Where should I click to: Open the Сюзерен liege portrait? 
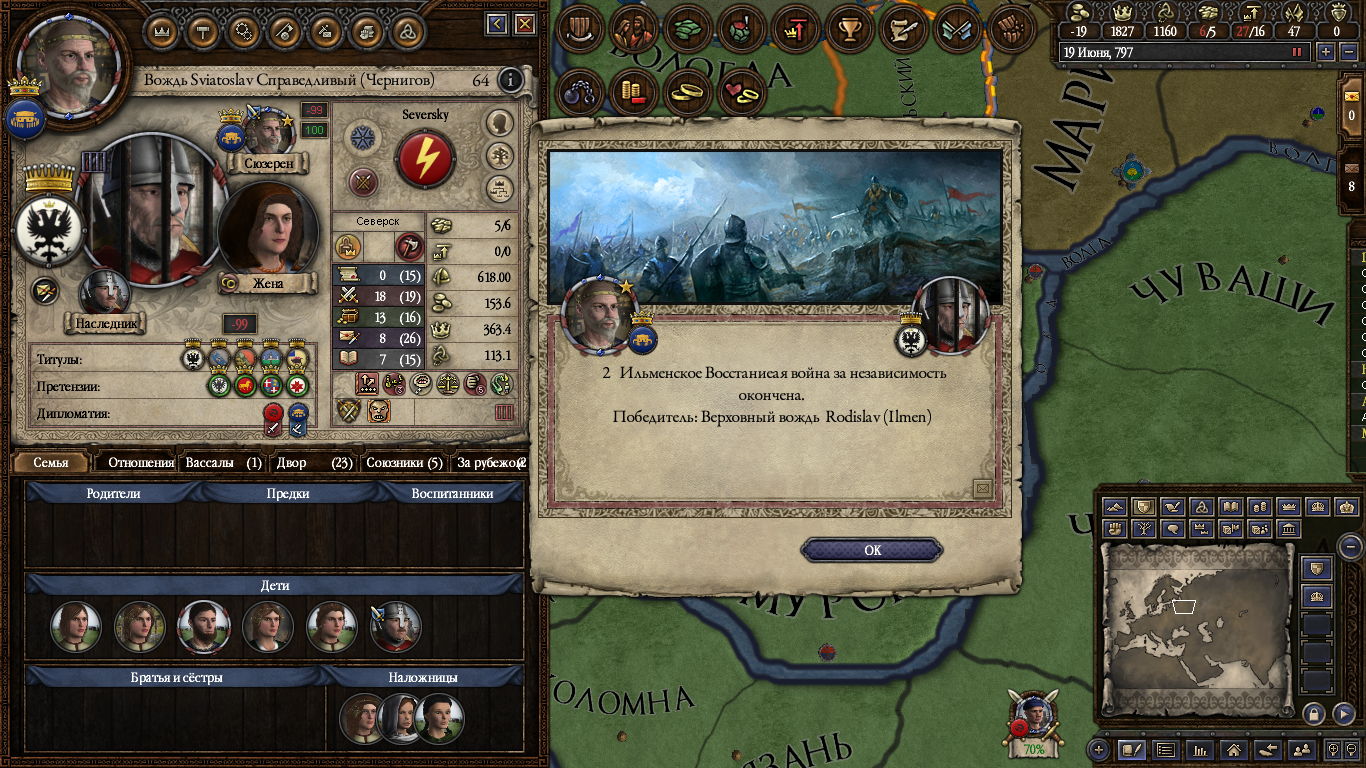pos(268,135)
